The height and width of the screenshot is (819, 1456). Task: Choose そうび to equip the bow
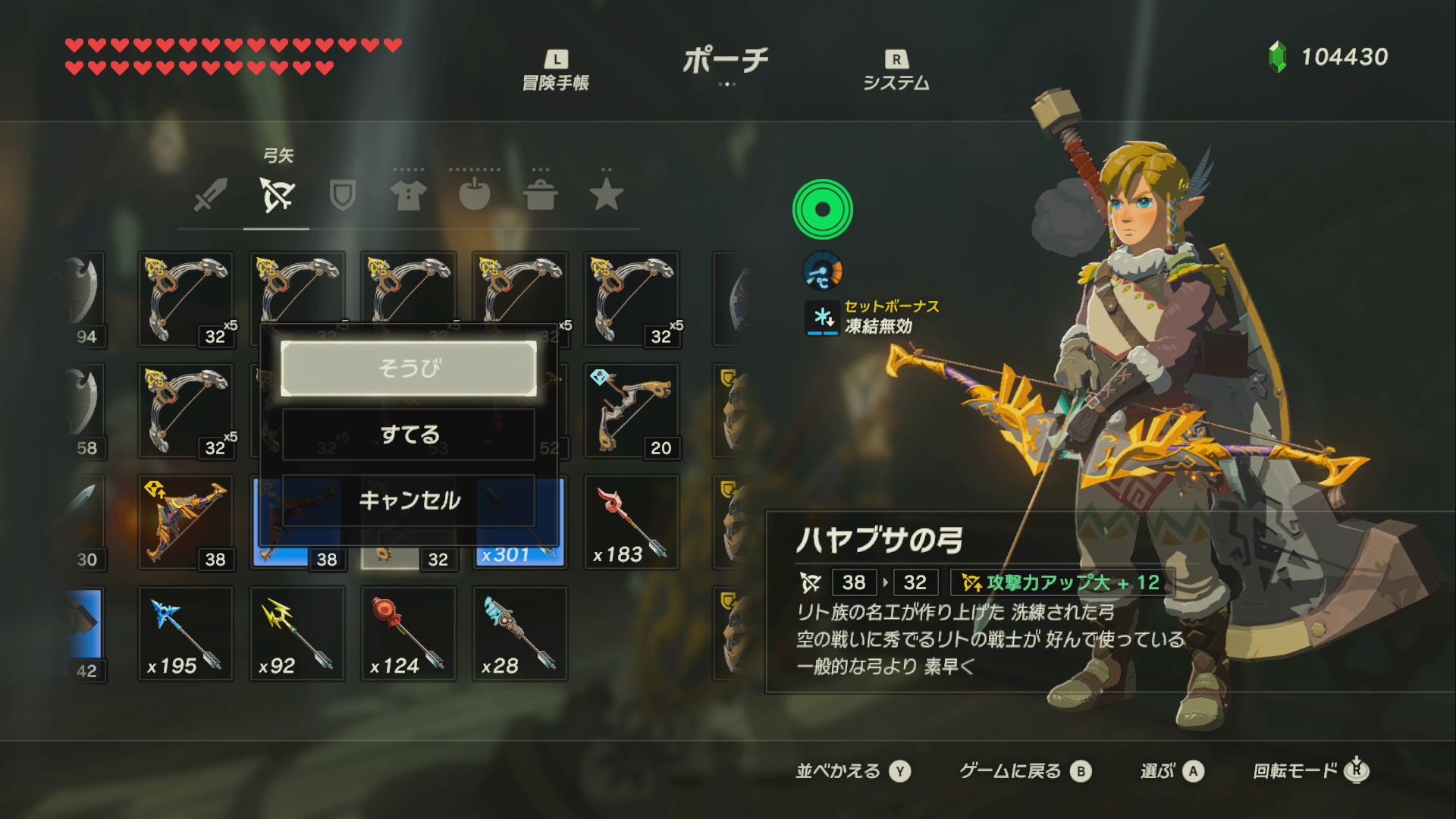click(x=409, y=369)
